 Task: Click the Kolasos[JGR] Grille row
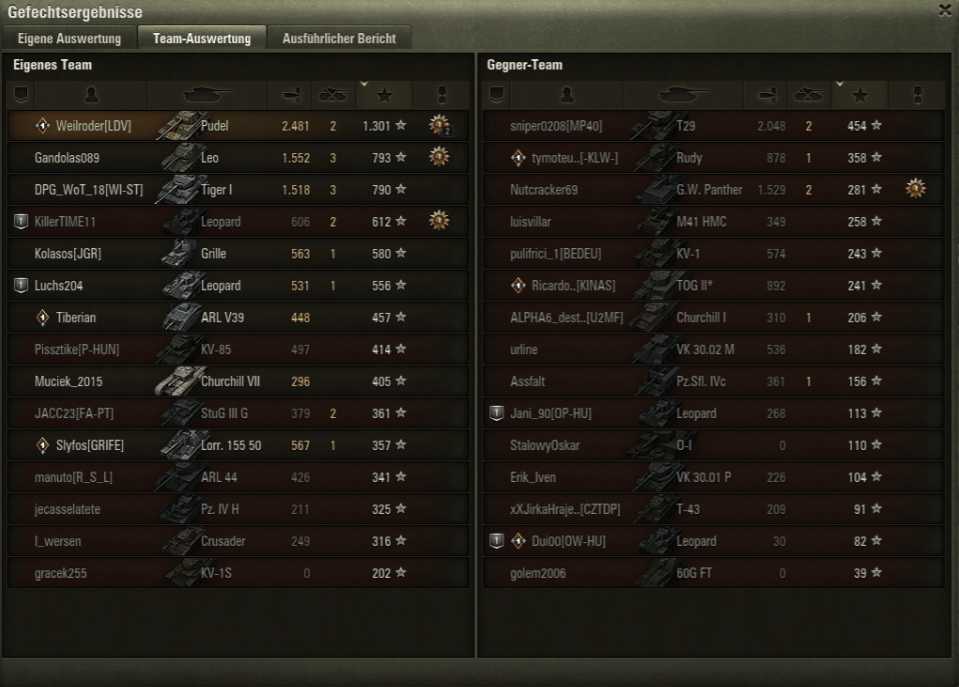238,254
